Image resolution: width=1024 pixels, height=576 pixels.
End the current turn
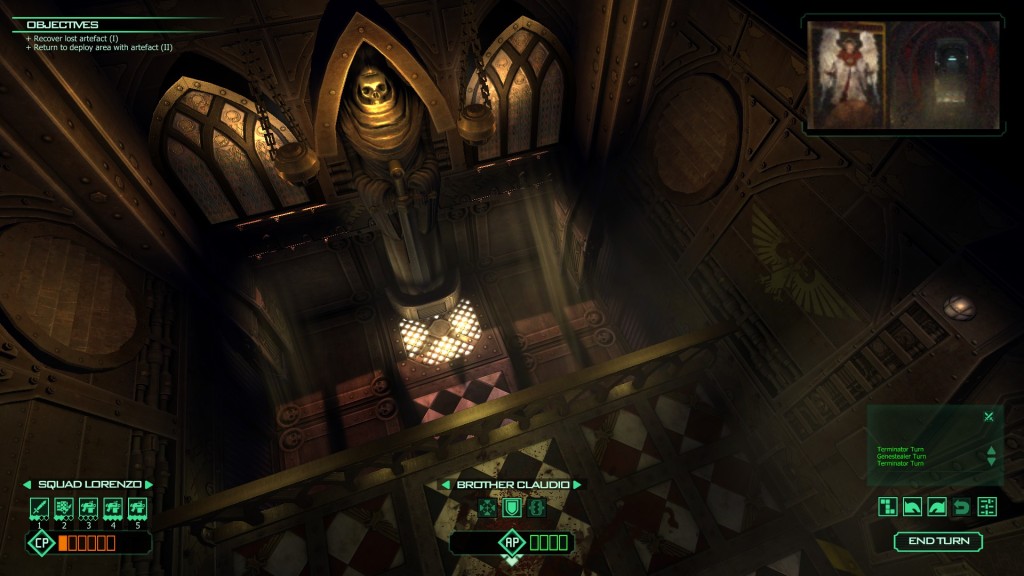coord(937,541)
